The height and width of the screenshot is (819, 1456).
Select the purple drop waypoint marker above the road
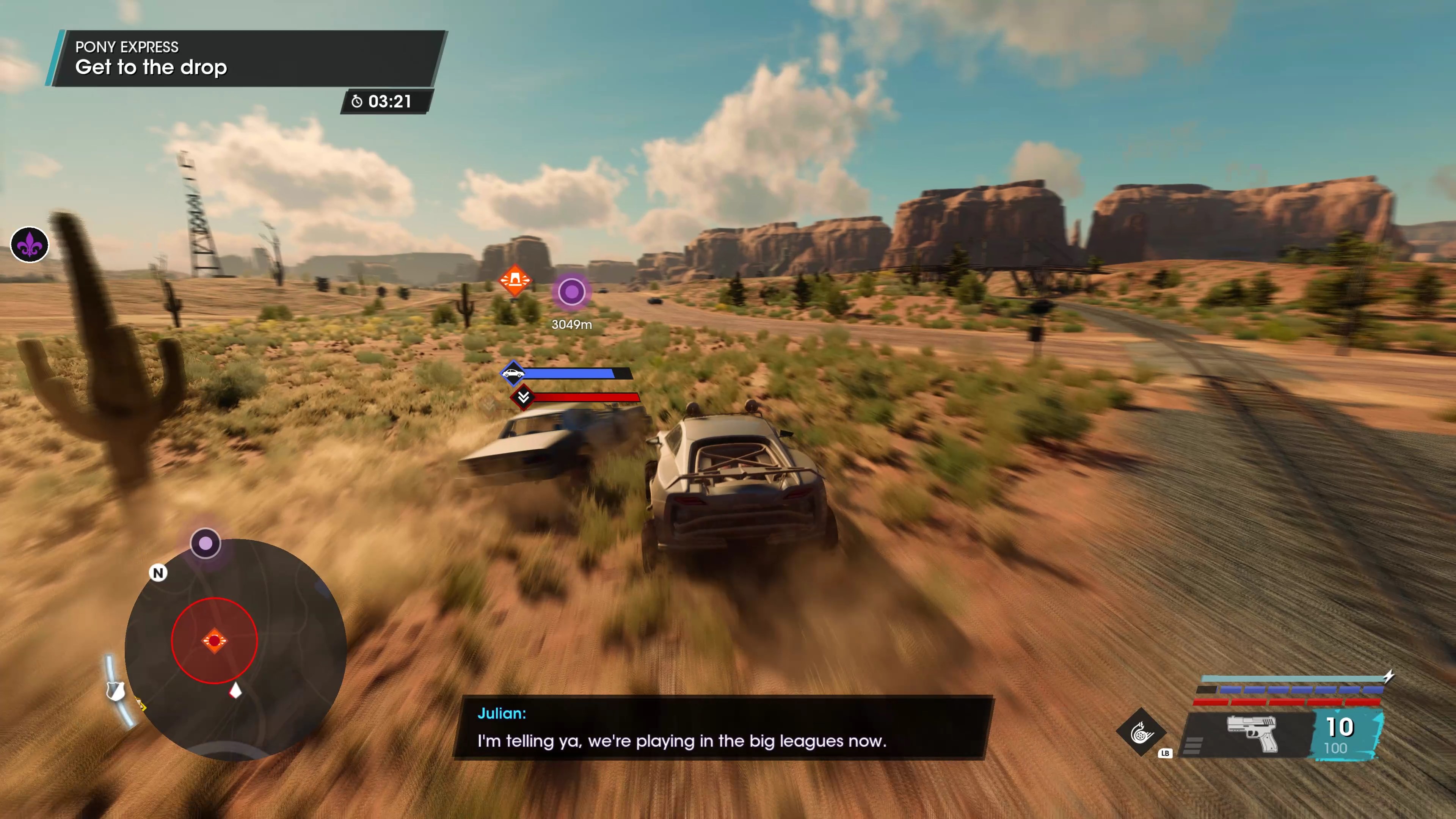571,292
